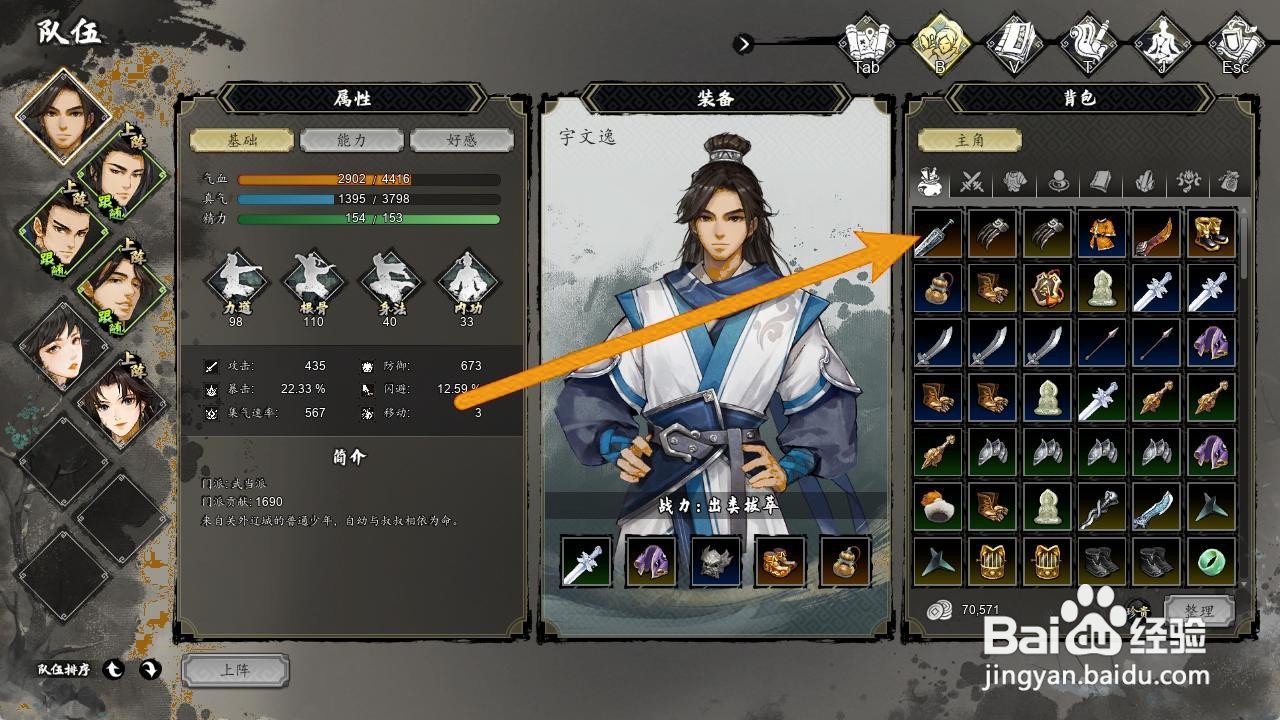Open the scroll menu via the Tab icon
This screenshot has height=720, width=1280.
click(x=865, y=40)
